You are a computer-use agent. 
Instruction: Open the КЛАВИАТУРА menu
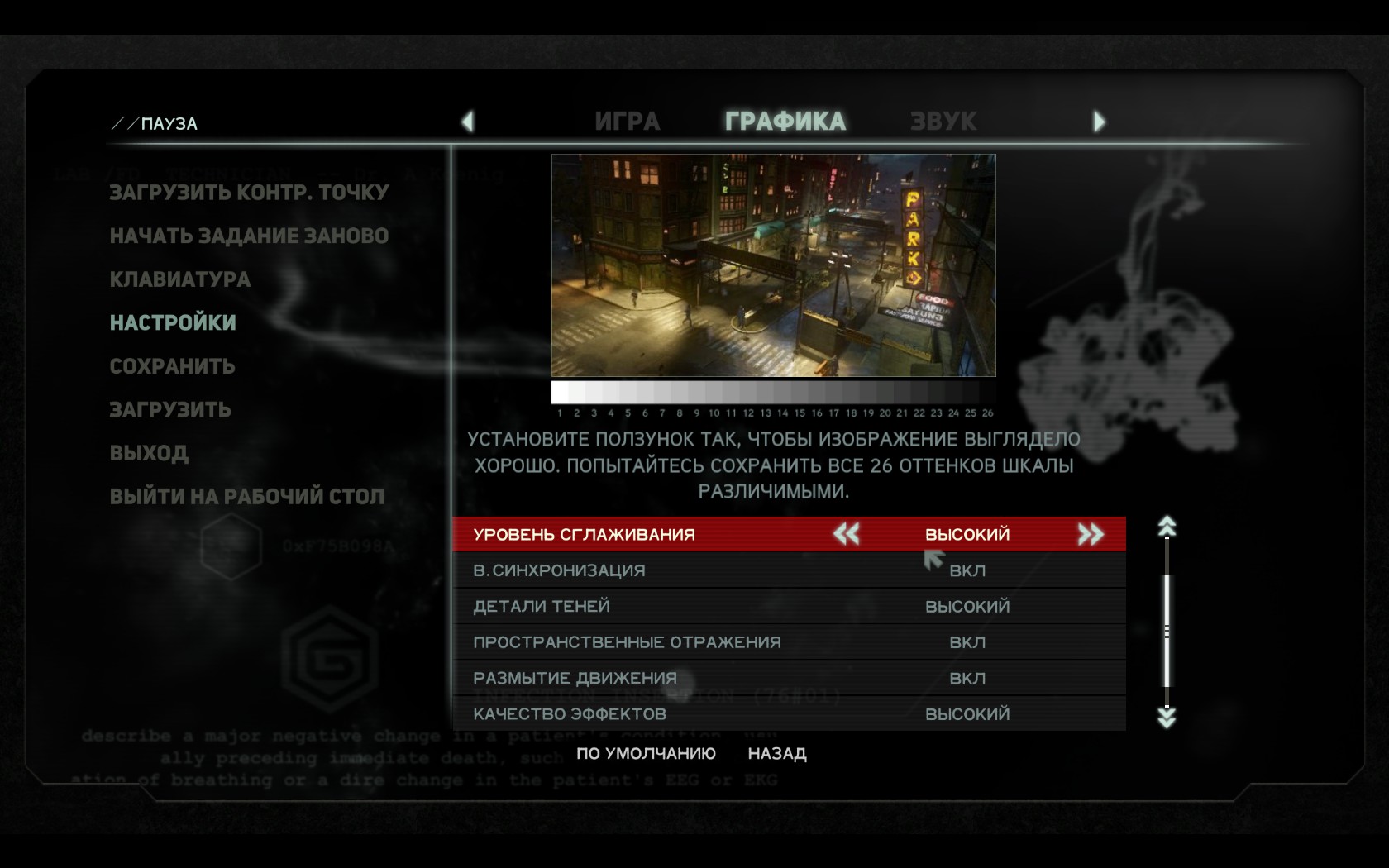(180, 279)
